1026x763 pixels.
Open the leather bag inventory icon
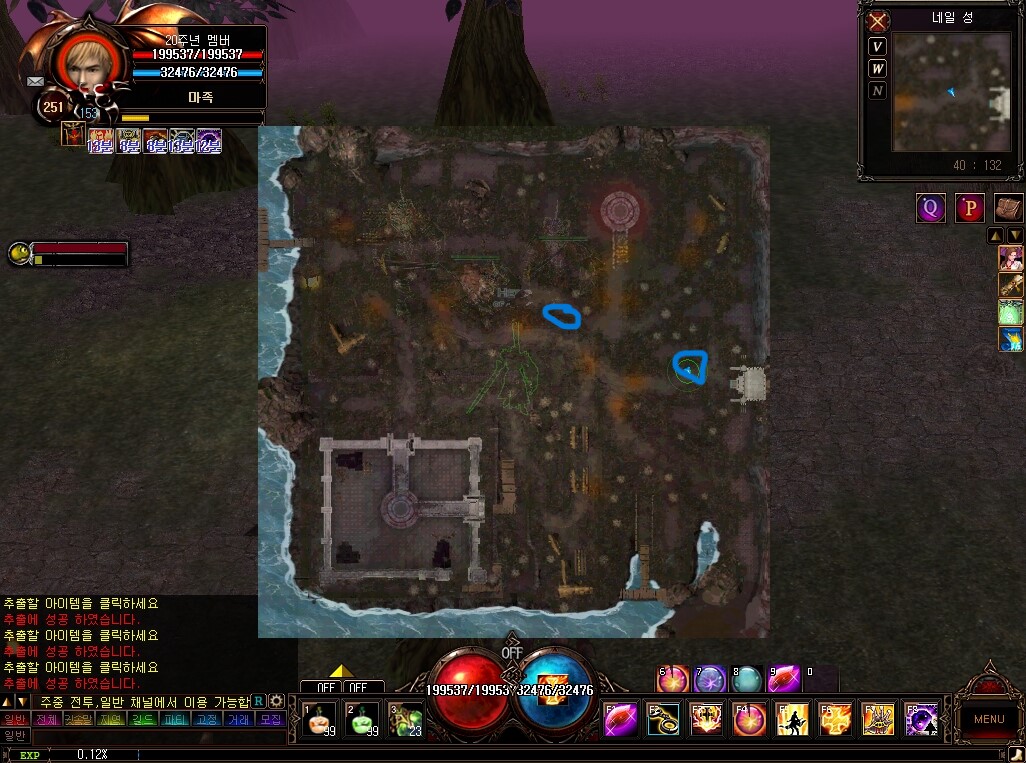click(1008, 208)
